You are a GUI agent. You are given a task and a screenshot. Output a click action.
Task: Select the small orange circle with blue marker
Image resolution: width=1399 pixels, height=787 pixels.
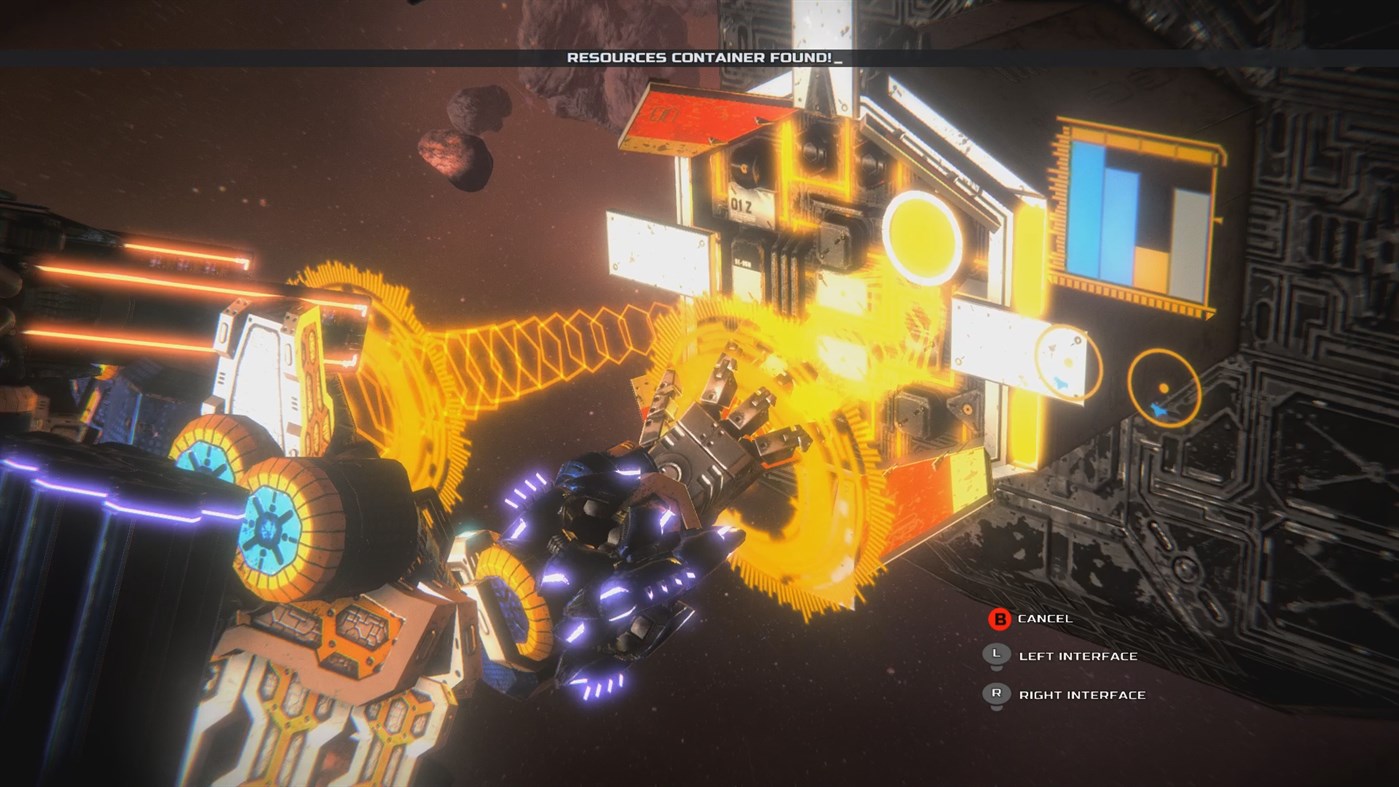[x=1164, y=386]
